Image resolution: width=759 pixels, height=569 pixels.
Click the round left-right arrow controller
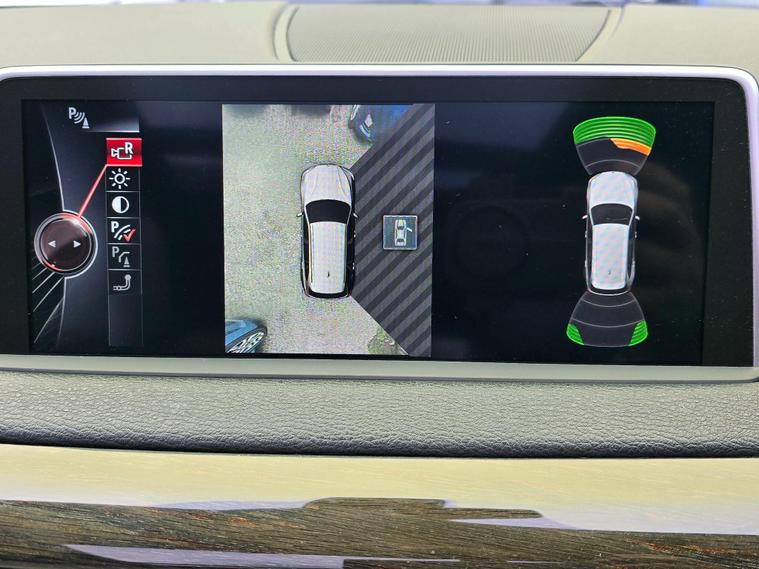[62, 243]
